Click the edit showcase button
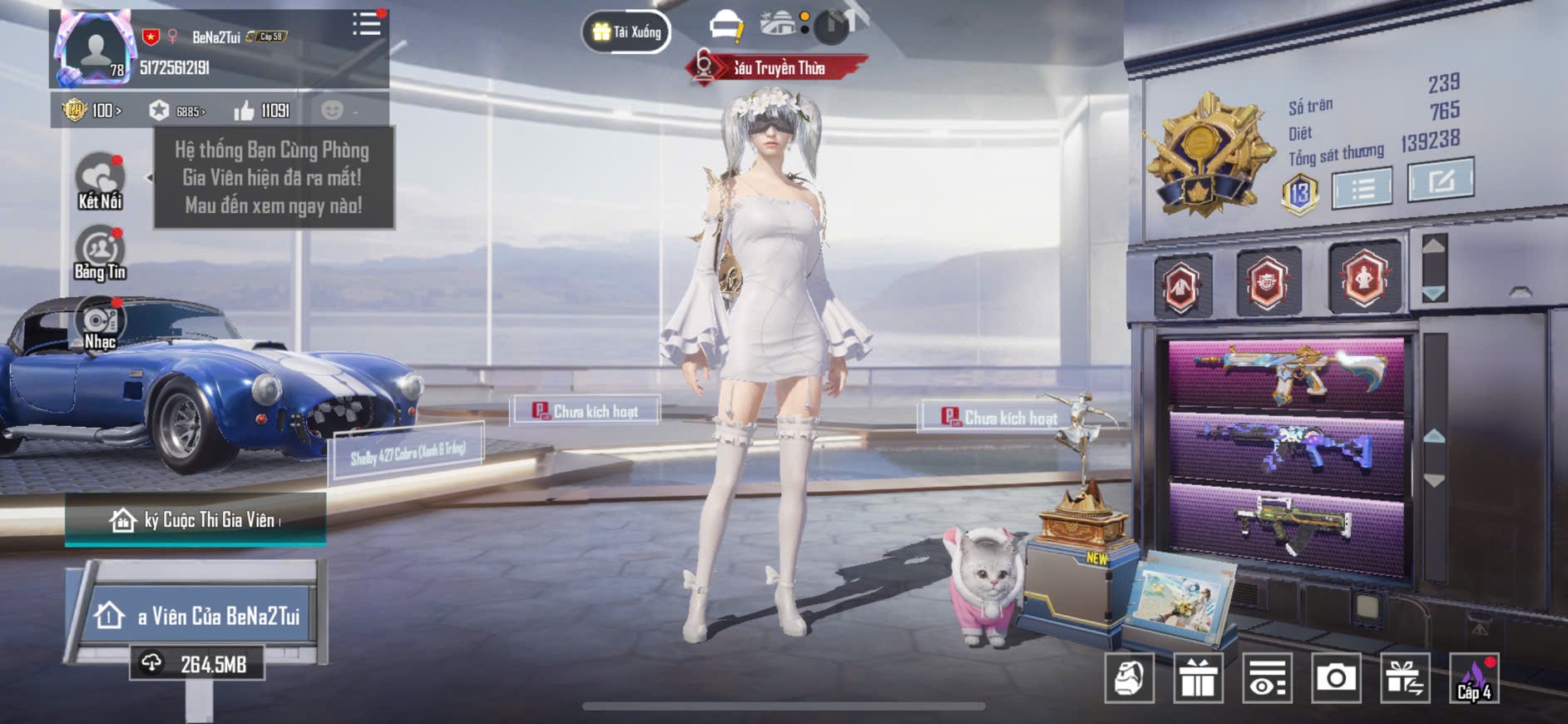Viewport: 1568px width, 724px height. coord(1440,179)
